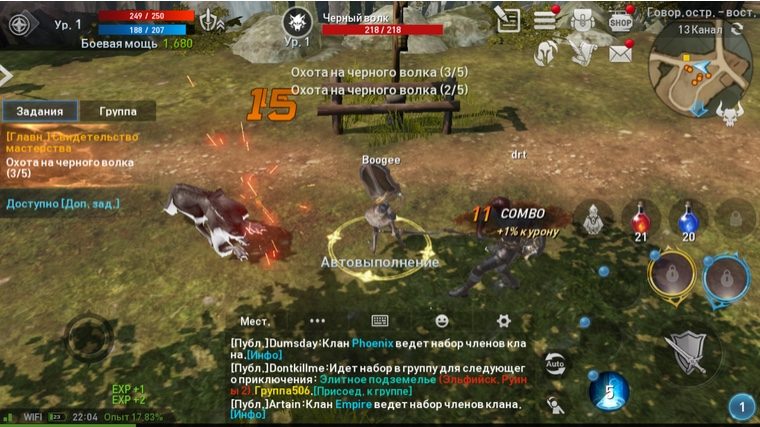The height and width of the screenshot is (427, 760).
Task: Open the quill and scroll icon
Action: pos(582,48)
